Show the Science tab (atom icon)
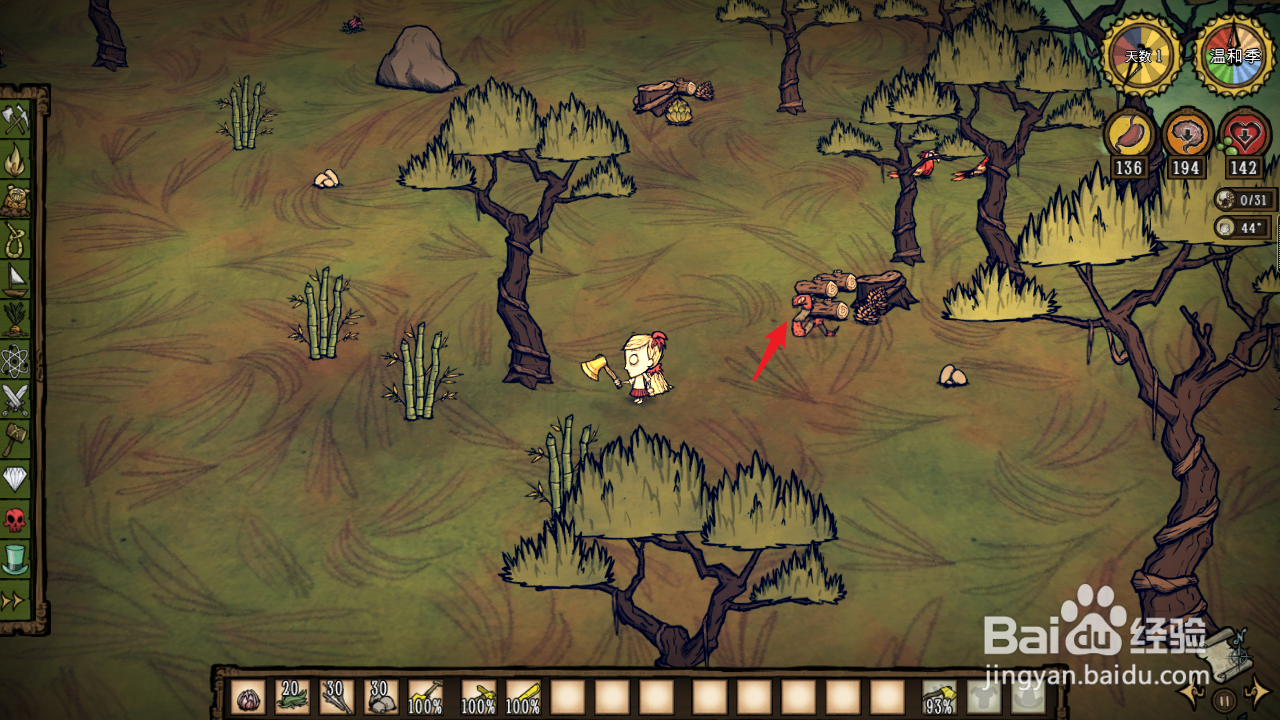This screenshot has height=720, width=1280. [16, 359]
